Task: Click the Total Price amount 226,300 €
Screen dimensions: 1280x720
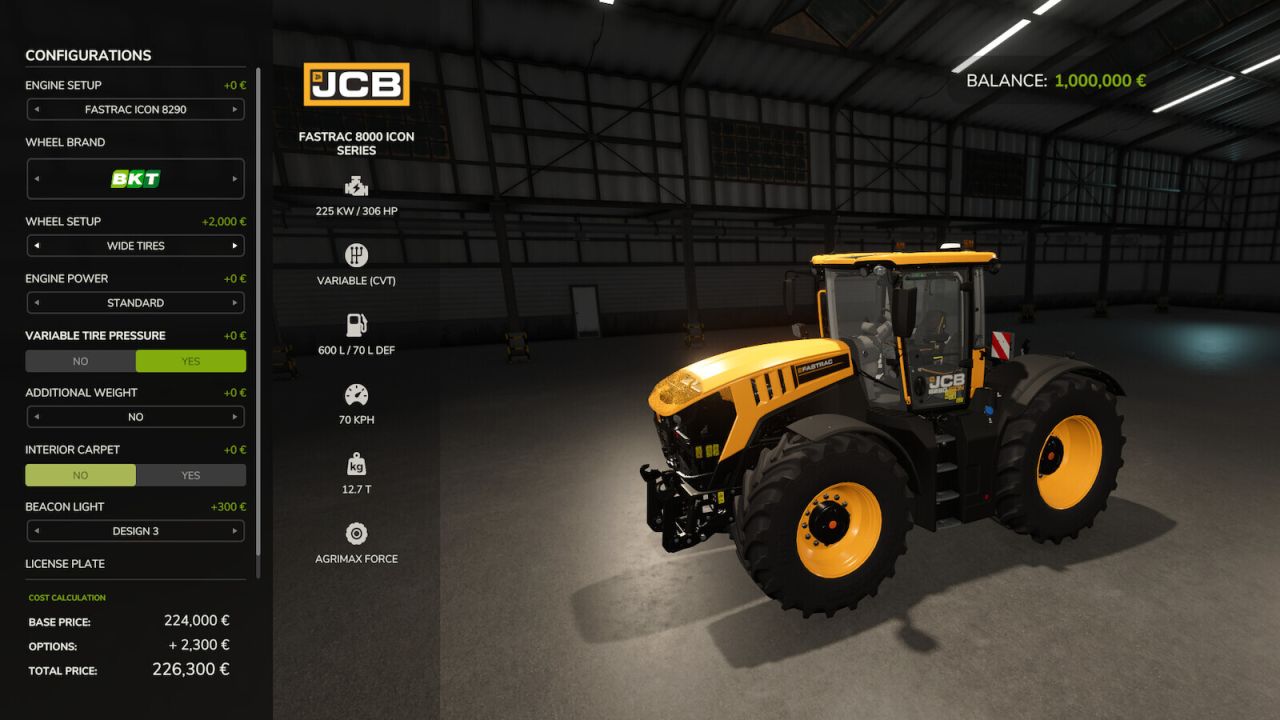Action: [x=191, y=669]
